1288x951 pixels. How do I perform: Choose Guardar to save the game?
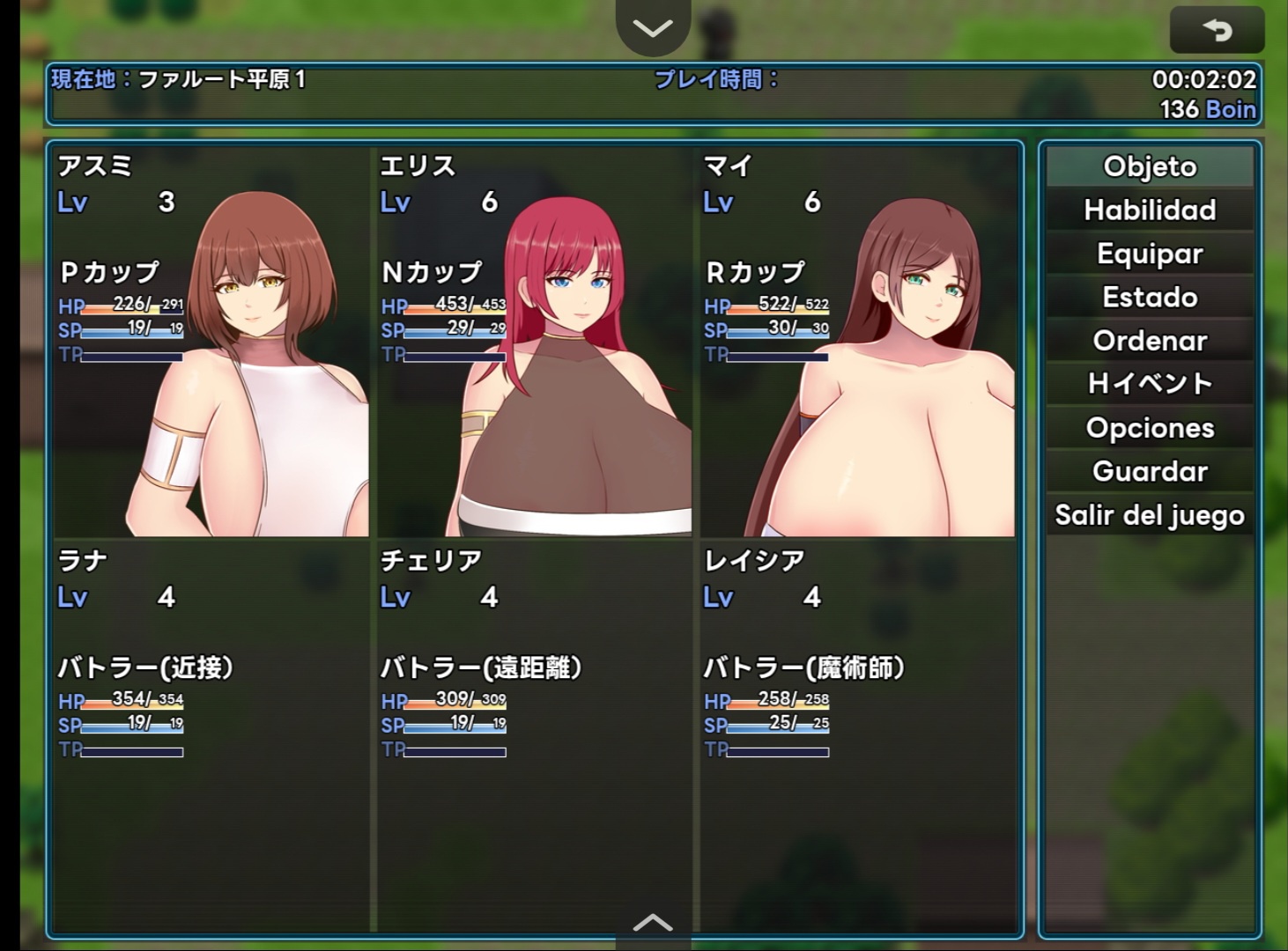1150,471
